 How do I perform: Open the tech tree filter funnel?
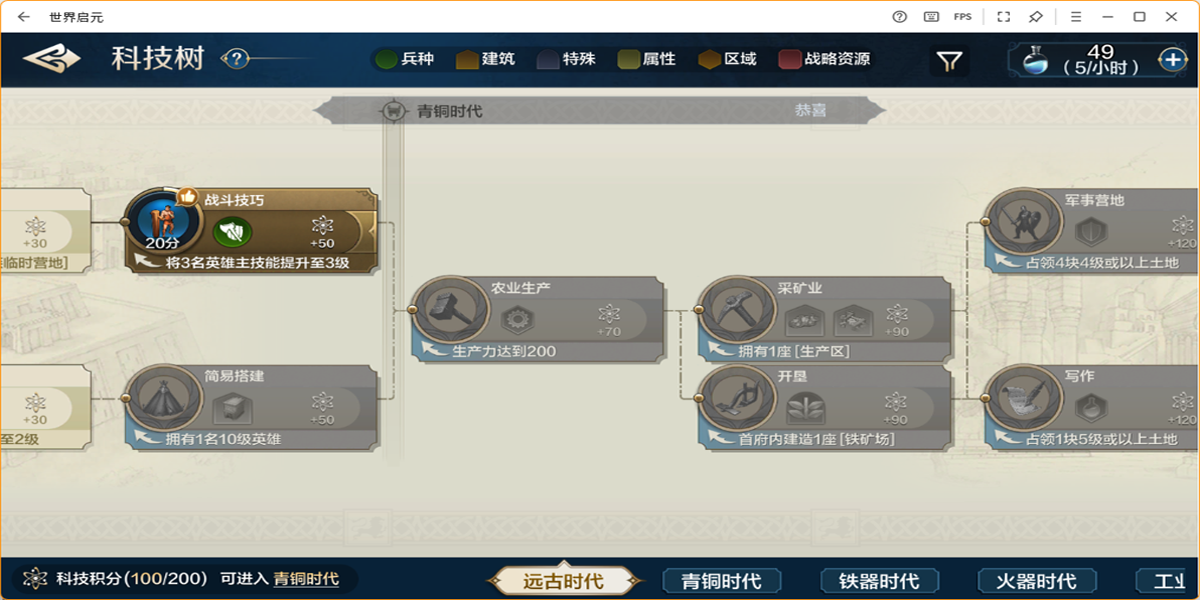pos(949,61)
